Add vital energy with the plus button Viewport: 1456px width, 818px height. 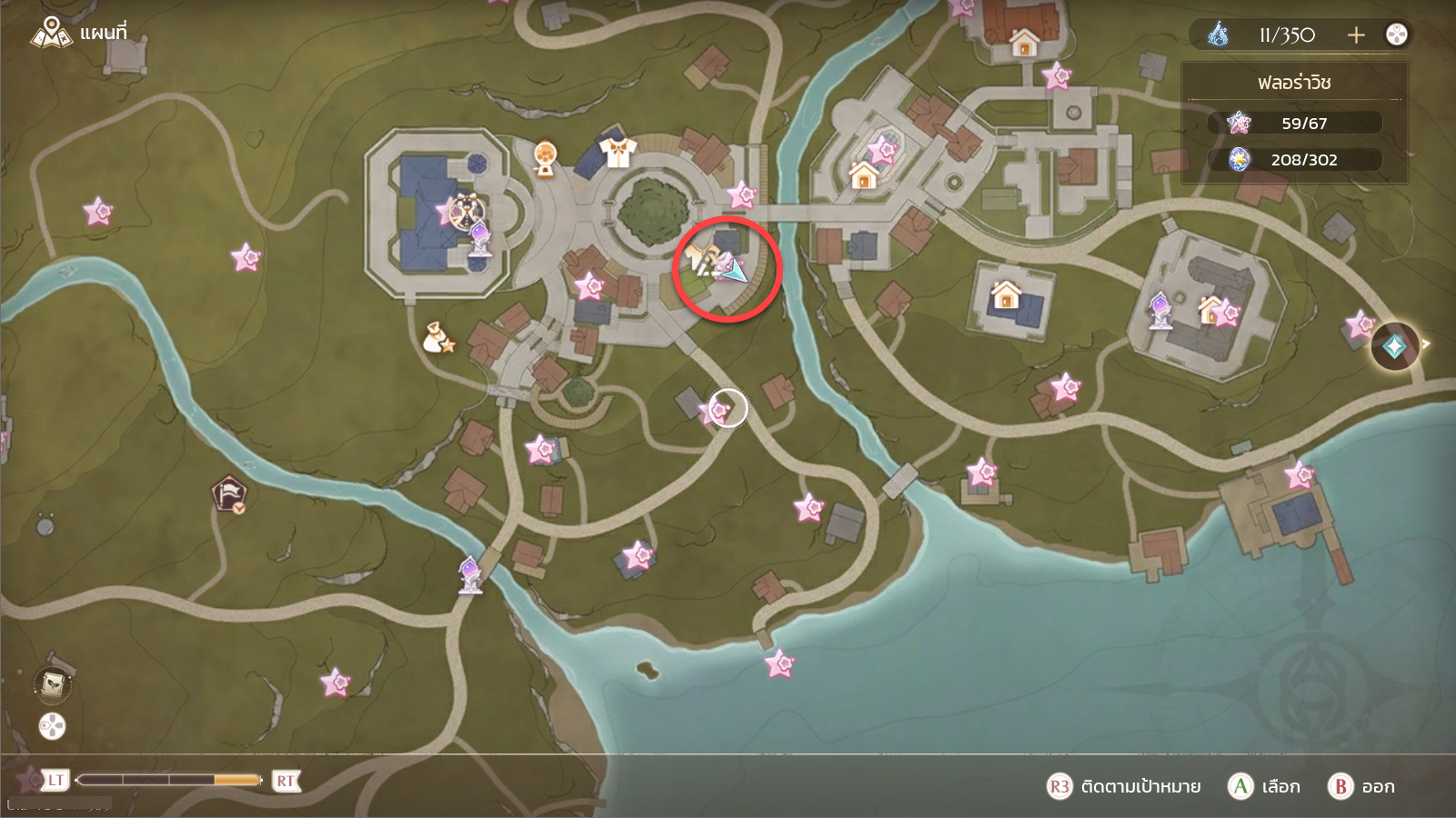[1356, 35]
